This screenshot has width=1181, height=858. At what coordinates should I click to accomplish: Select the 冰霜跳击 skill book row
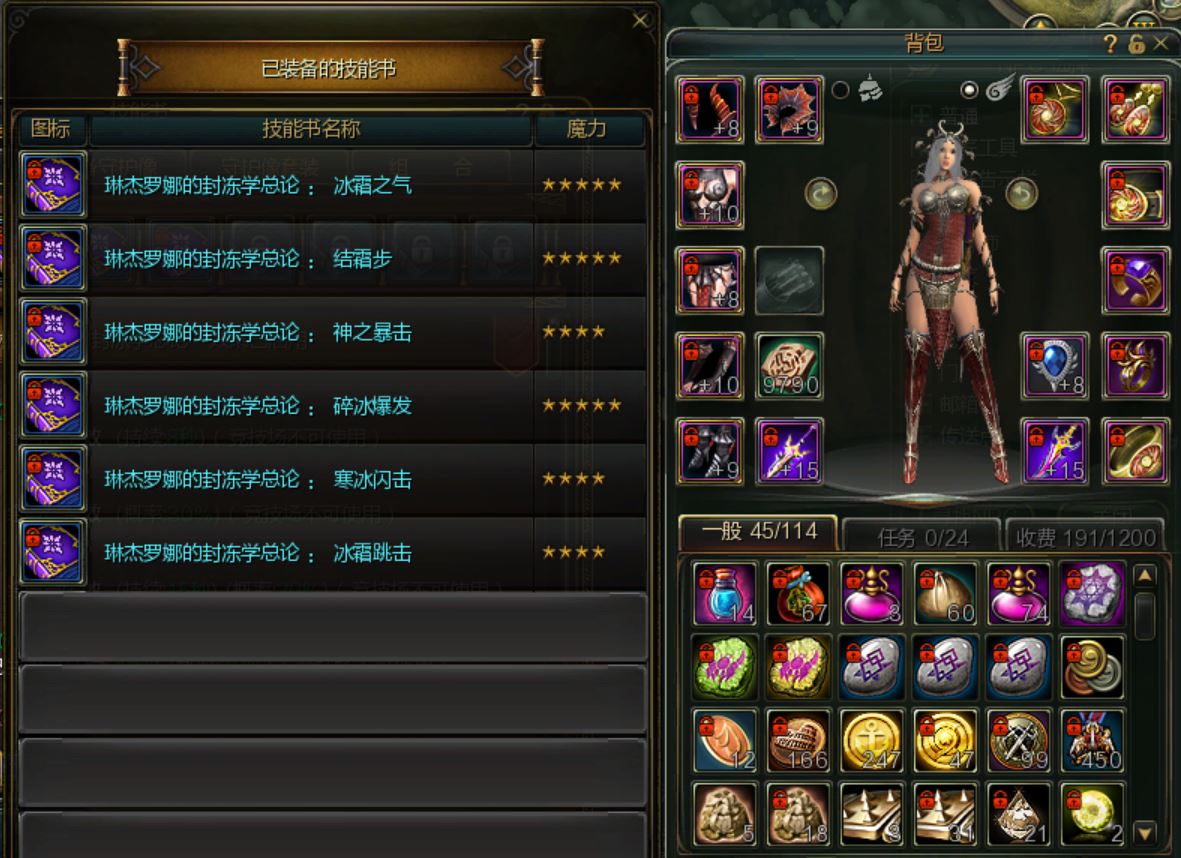coord(330,553)
